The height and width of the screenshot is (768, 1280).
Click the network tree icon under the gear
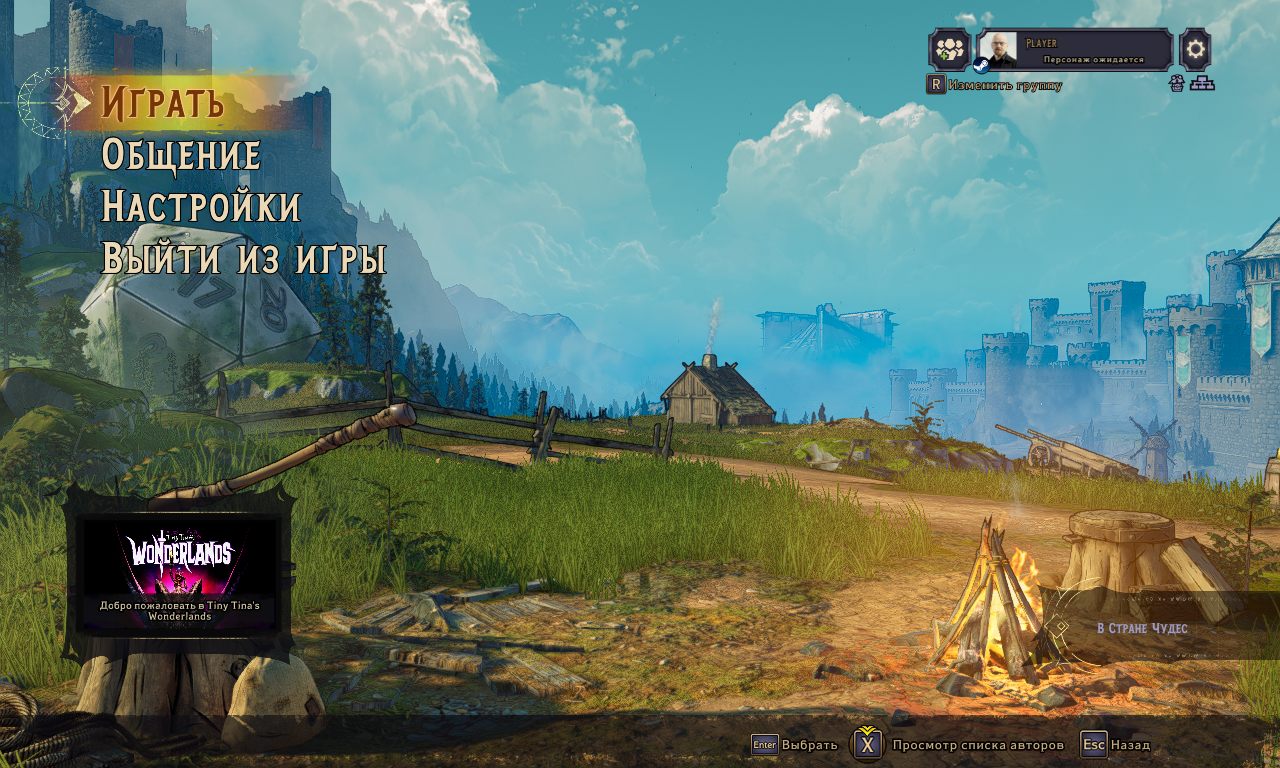[x=1201, y=84]
